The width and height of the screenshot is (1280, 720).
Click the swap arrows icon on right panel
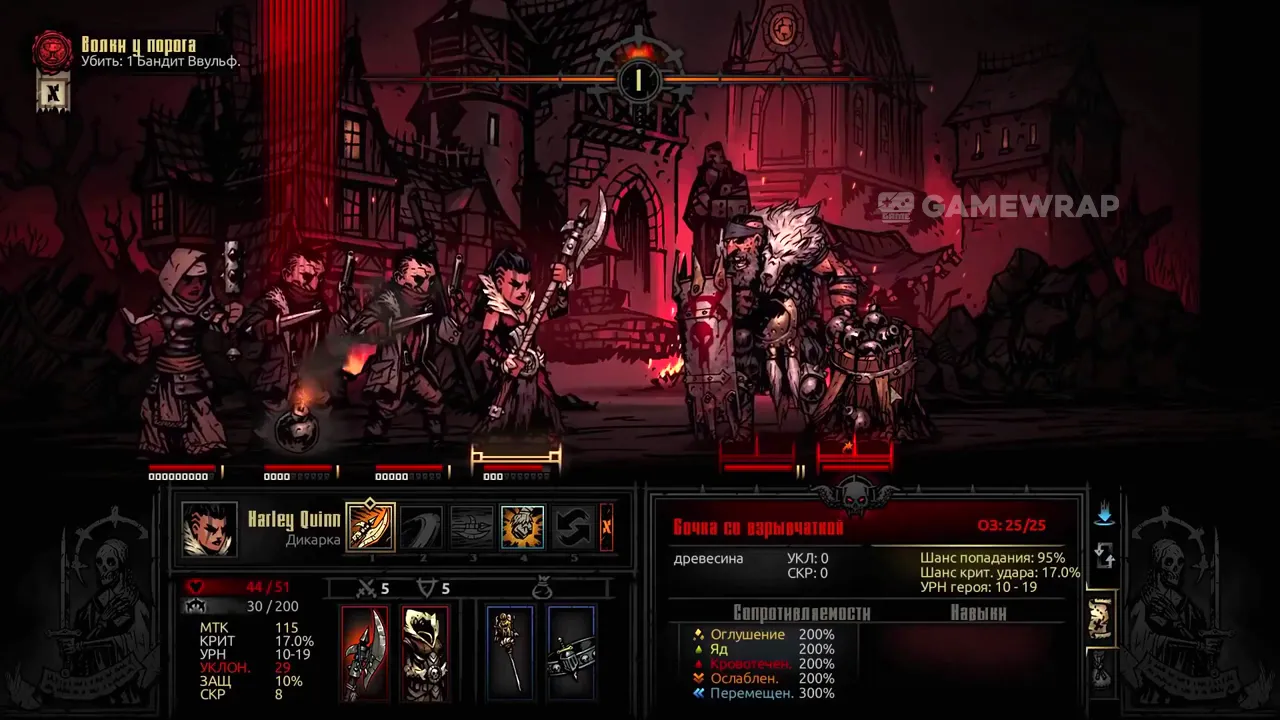point(1104,554)
